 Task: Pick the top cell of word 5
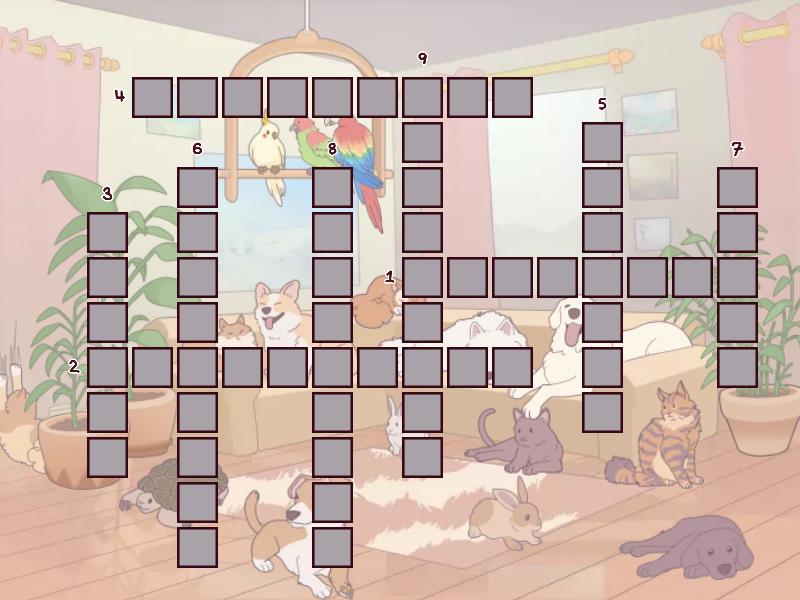602,142
